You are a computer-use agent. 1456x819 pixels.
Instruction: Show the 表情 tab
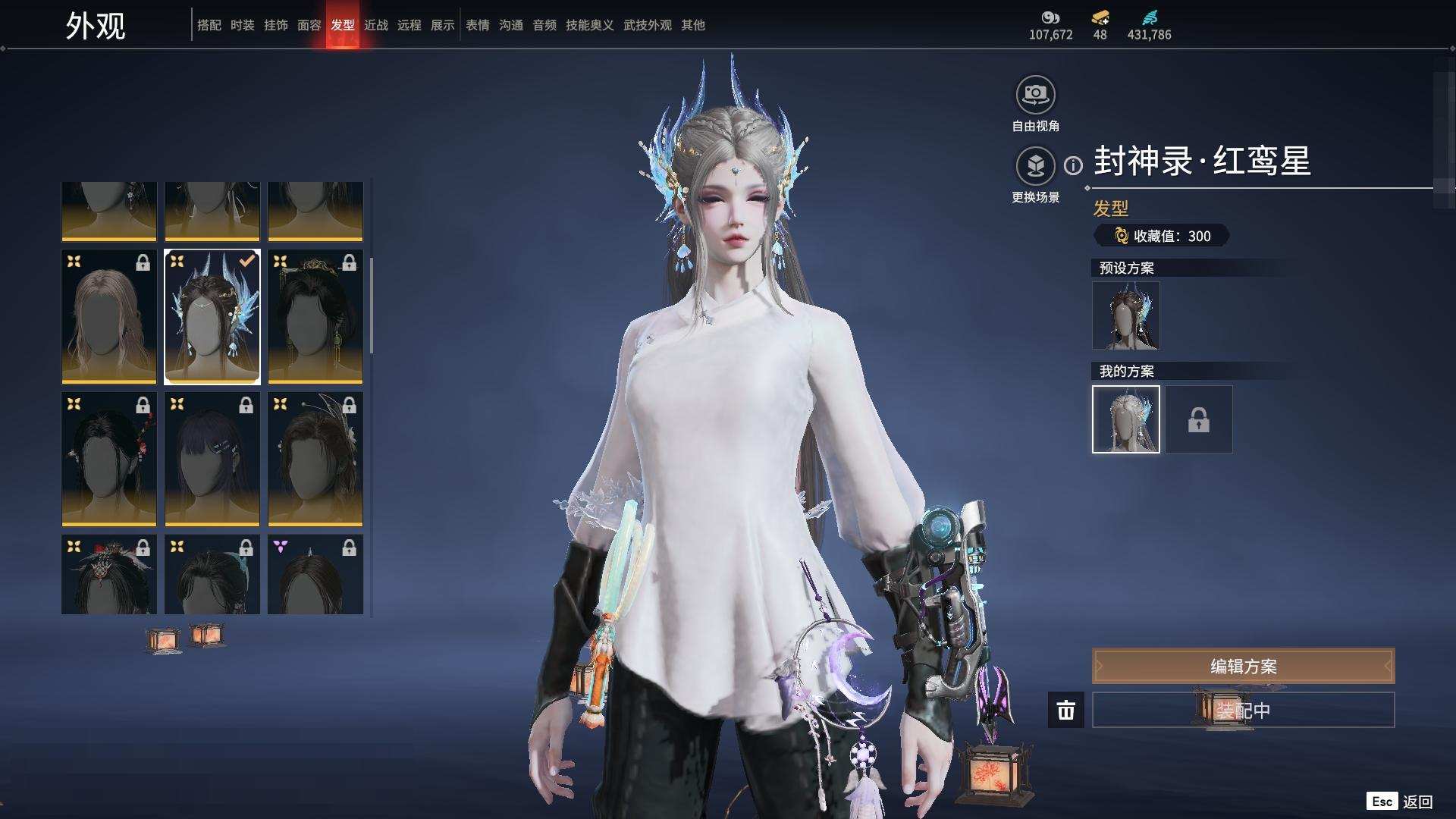pyautogui.click(x=477, y=25)
